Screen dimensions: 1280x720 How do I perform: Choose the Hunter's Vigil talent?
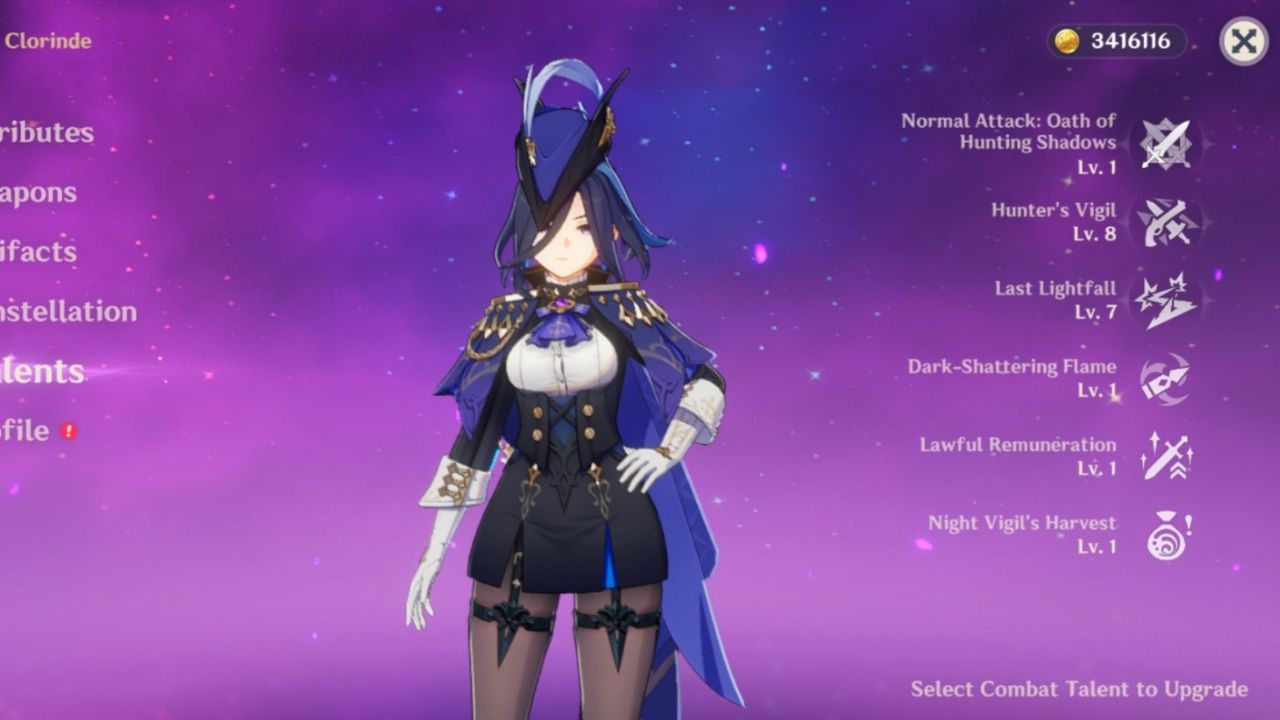[x=1166, y=222]
